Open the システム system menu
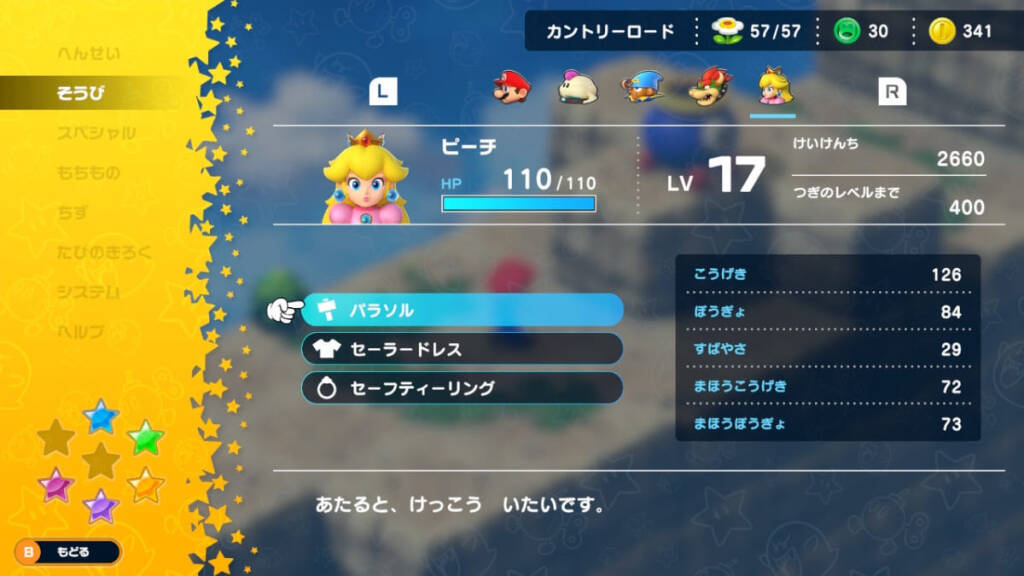The image size is (1024, 576). coord(88,292)
